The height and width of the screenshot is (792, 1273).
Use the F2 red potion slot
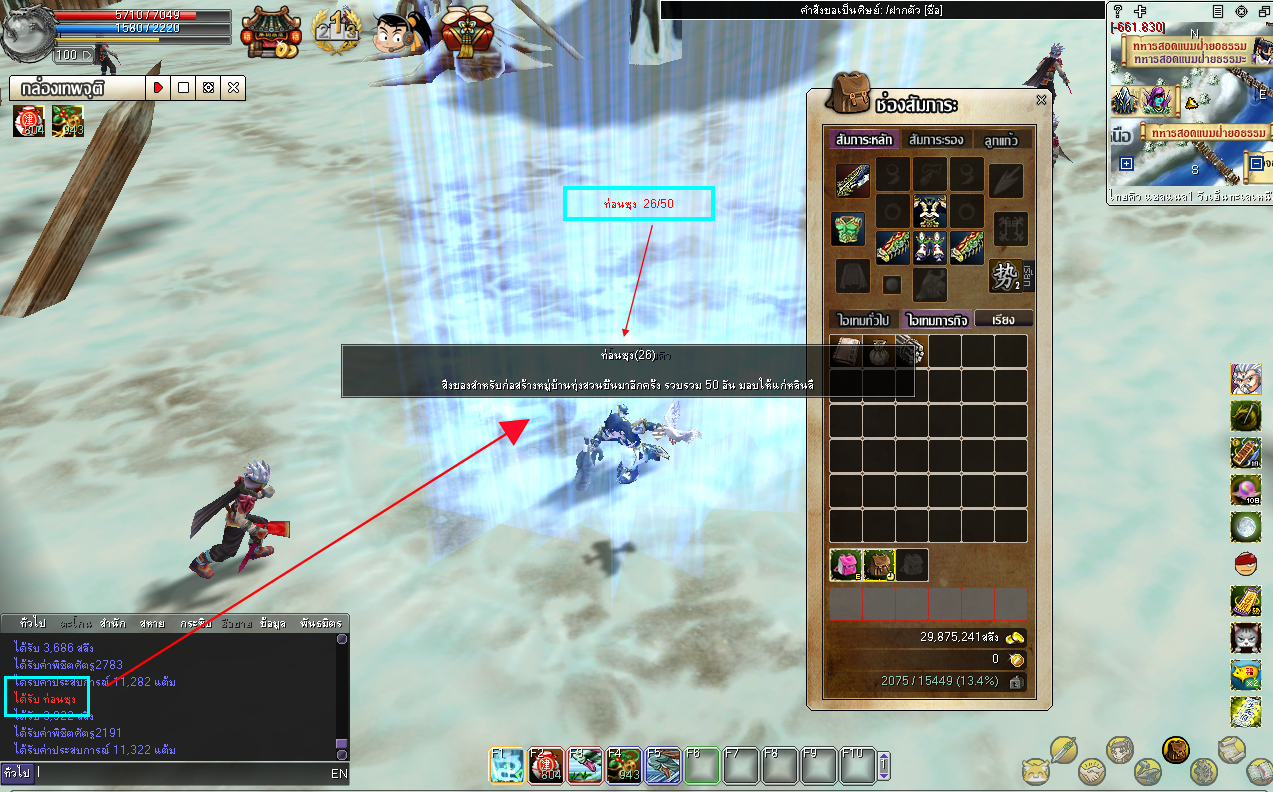click(546, 766)
